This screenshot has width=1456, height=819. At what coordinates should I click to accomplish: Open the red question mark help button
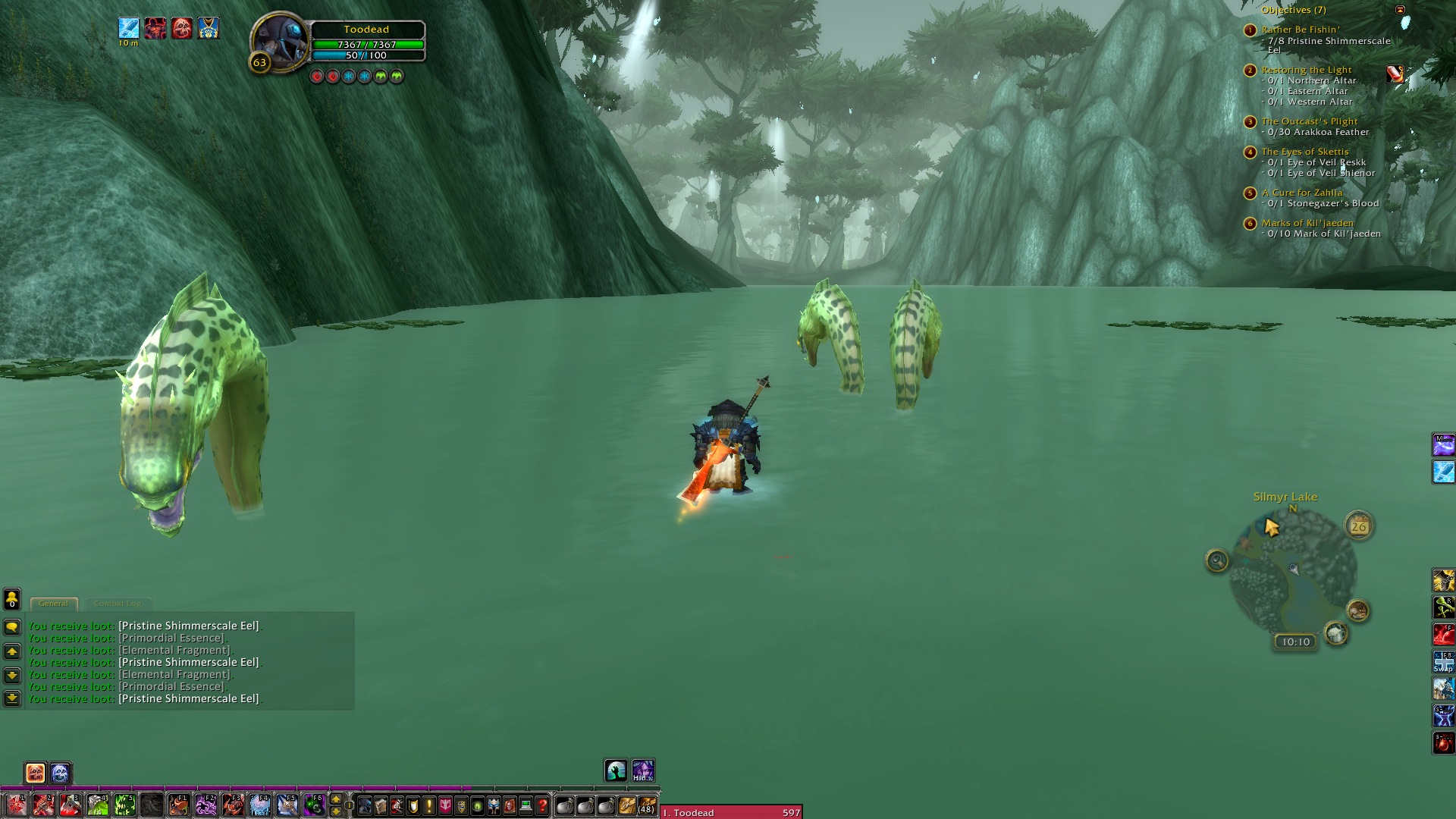542,805
